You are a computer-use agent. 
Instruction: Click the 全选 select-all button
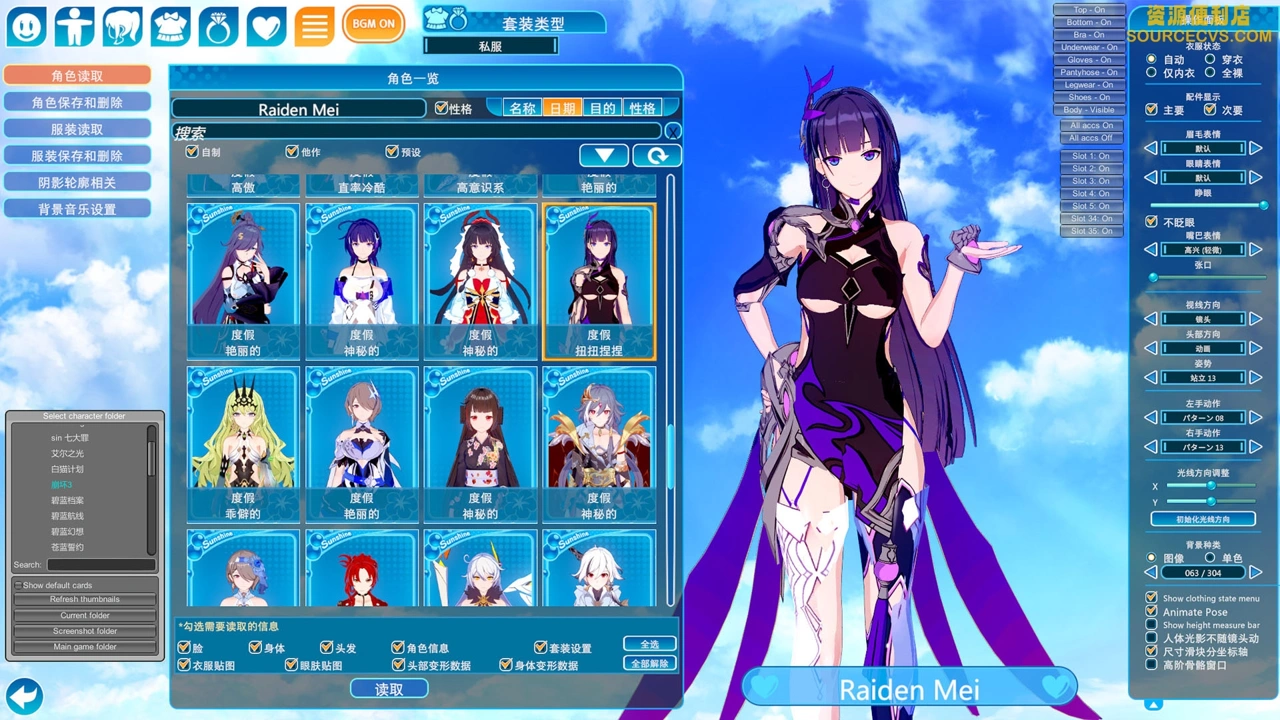(x=649, y=644)
